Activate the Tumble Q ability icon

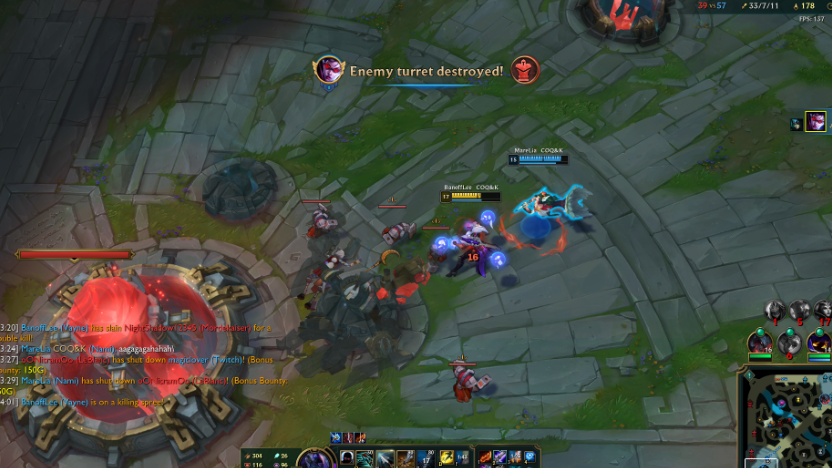(367, 458)
